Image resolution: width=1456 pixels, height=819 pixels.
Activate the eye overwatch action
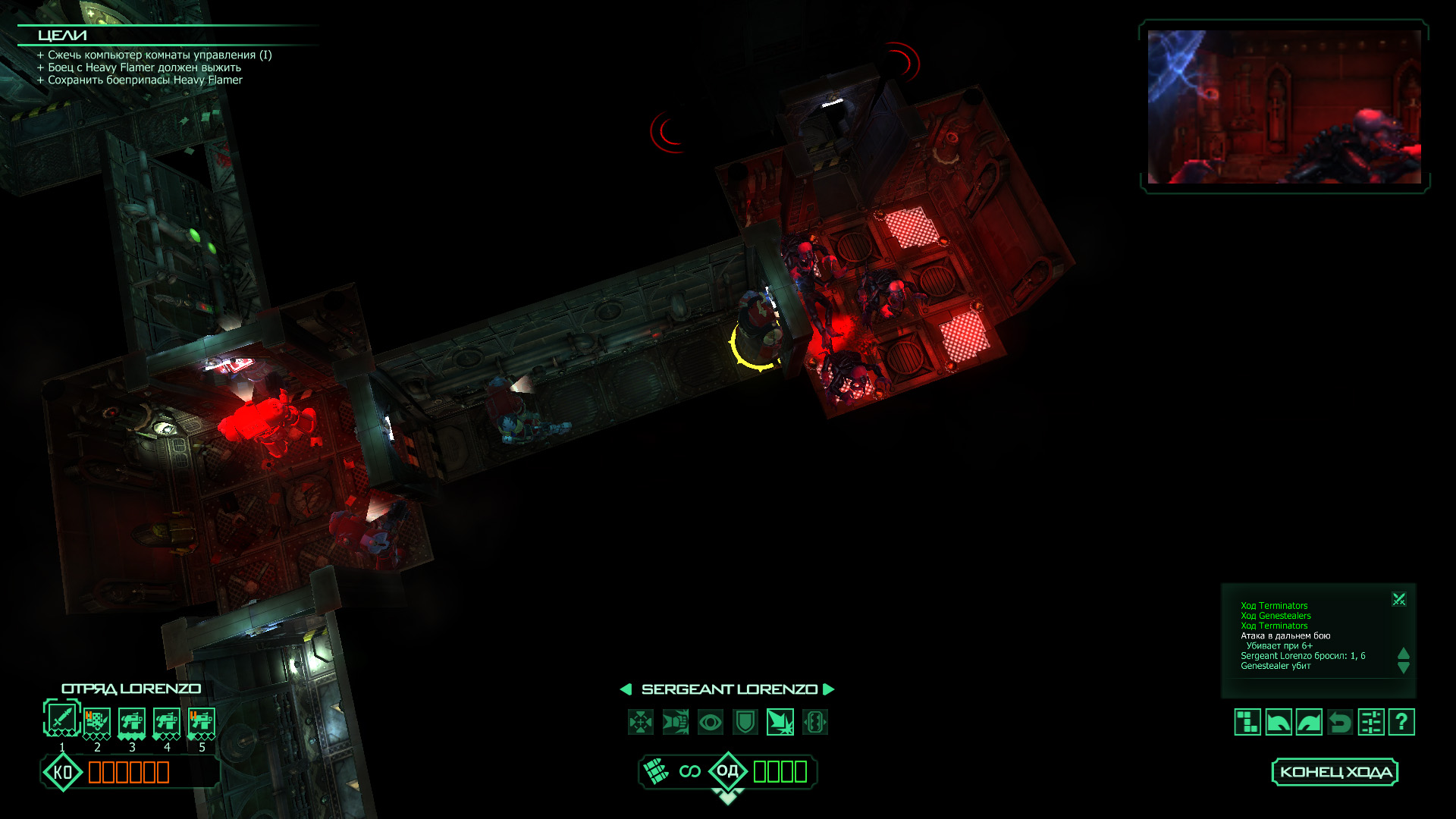tap(711, 722)
